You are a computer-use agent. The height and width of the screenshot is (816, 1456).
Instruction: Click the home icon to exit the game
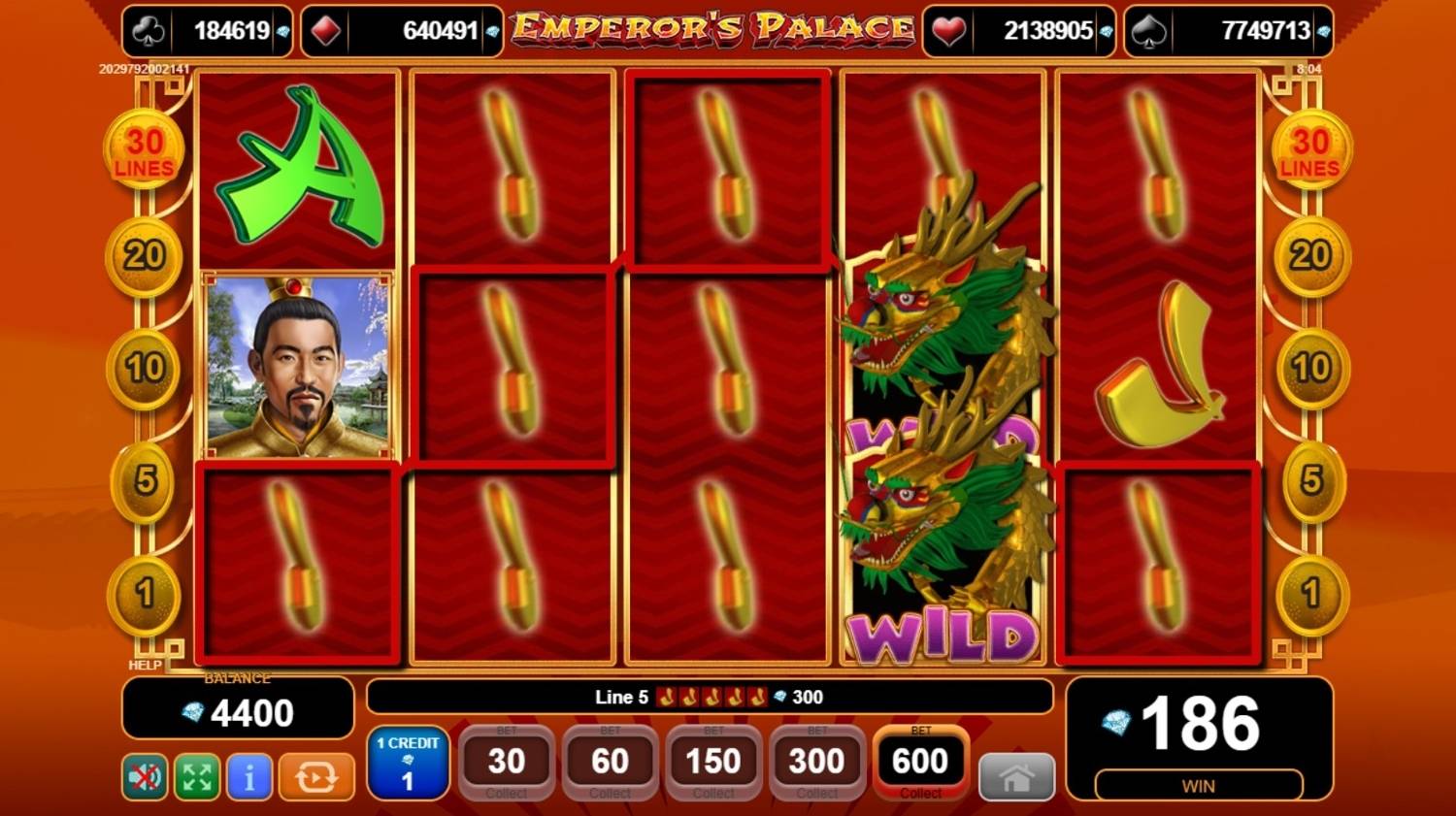(1016, 776)
